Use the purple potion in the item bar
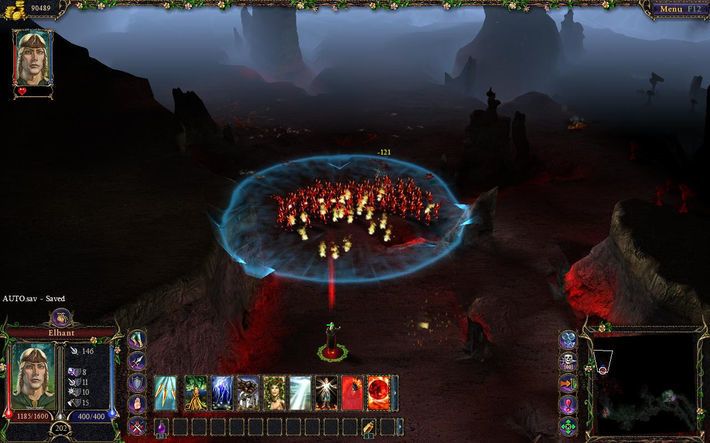Screen dimensions: 710x443 (160, 427)
